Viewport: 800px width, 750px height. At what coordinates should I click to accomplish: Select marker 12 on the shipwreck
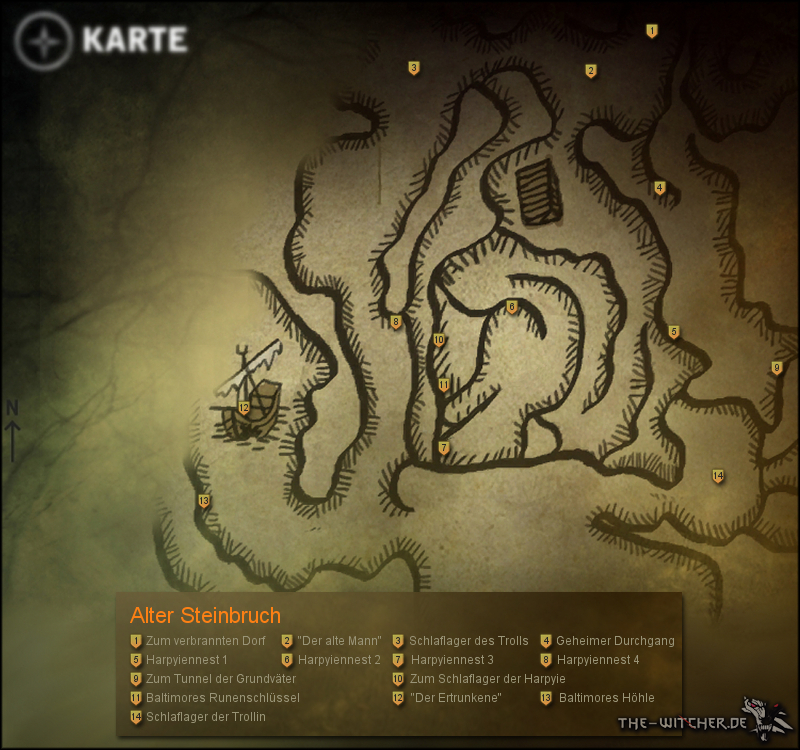tap(244, 407)
